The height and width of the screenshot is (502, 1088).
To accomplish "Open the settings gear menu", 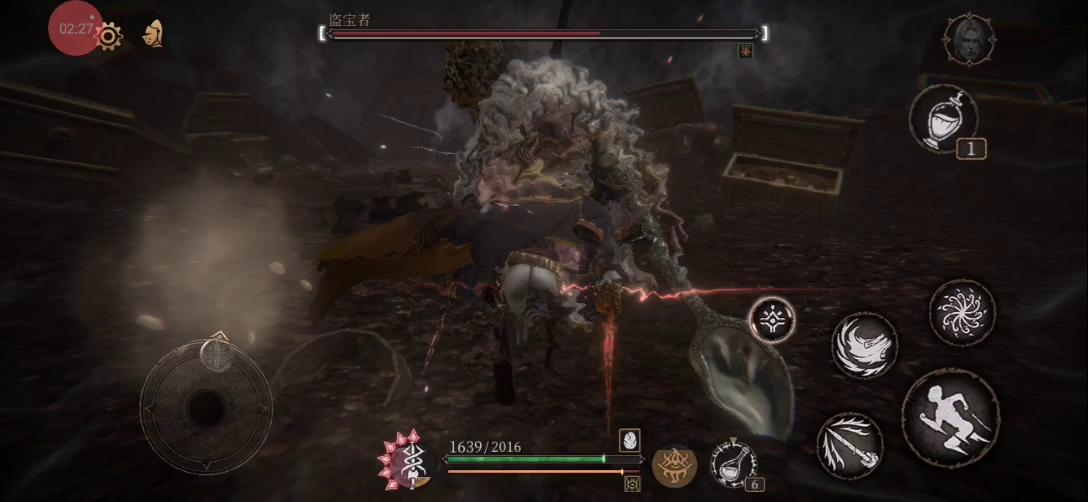I will [x=108, y=36].
